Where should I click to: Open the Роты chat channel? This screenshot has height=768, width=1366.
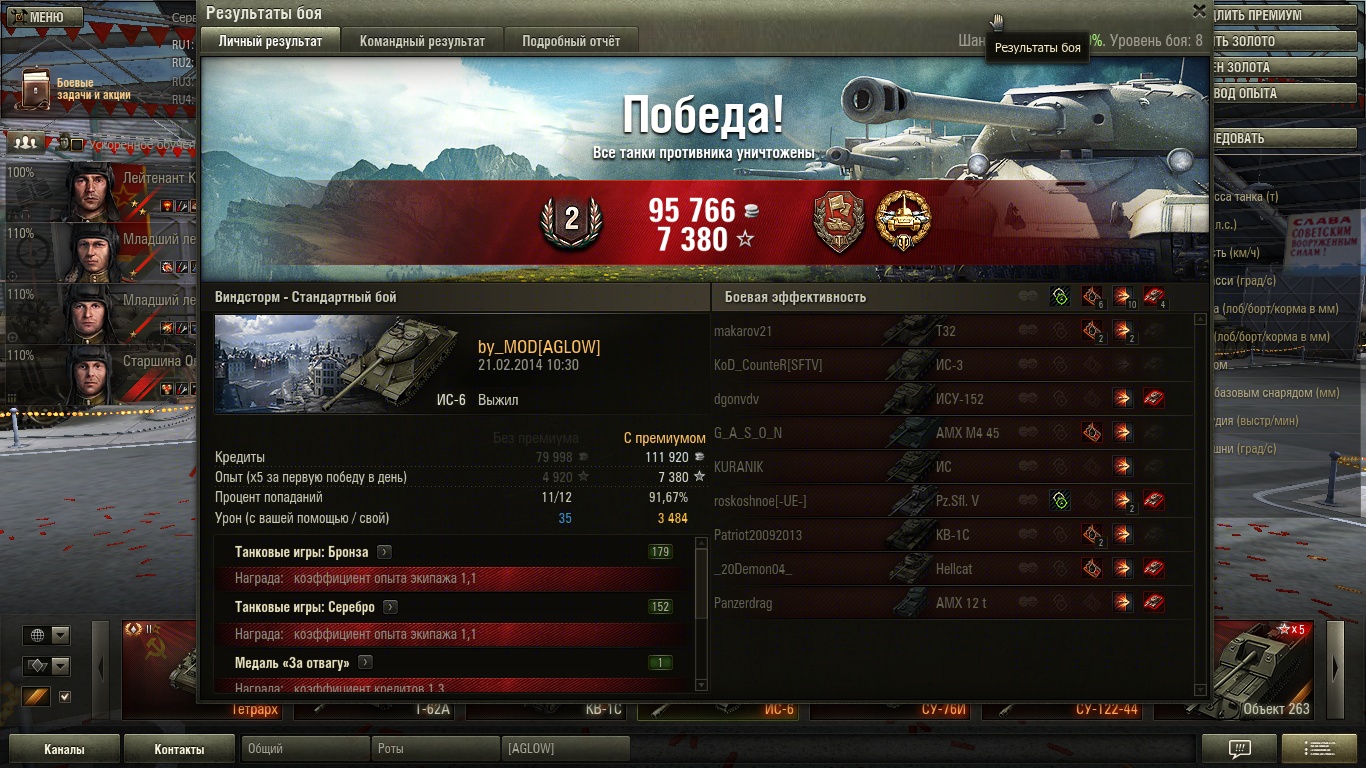tap(435, 749)
